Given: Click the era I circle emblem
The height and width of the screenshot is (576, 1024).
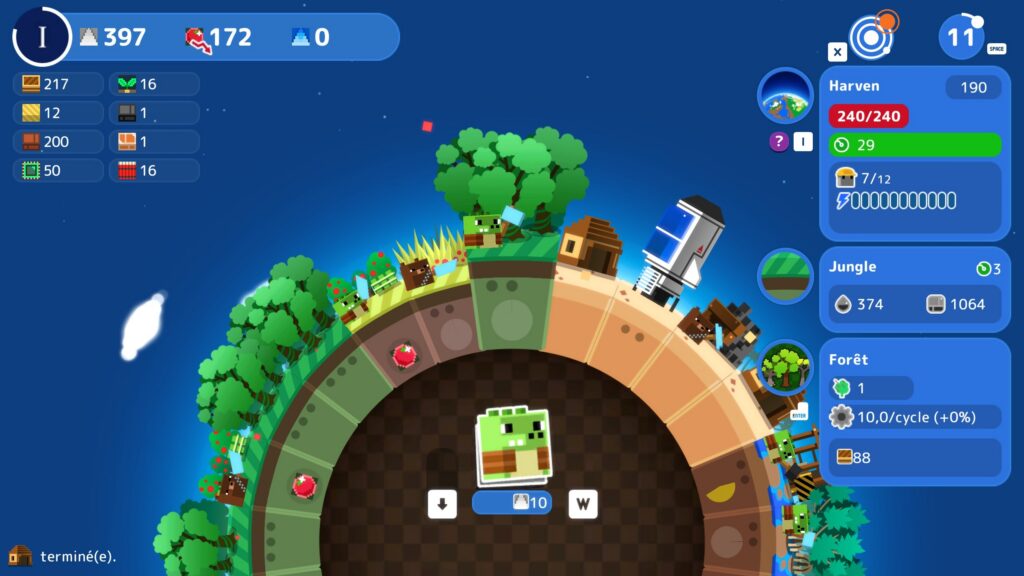Looking at the screenshot, I should point(42,37).
